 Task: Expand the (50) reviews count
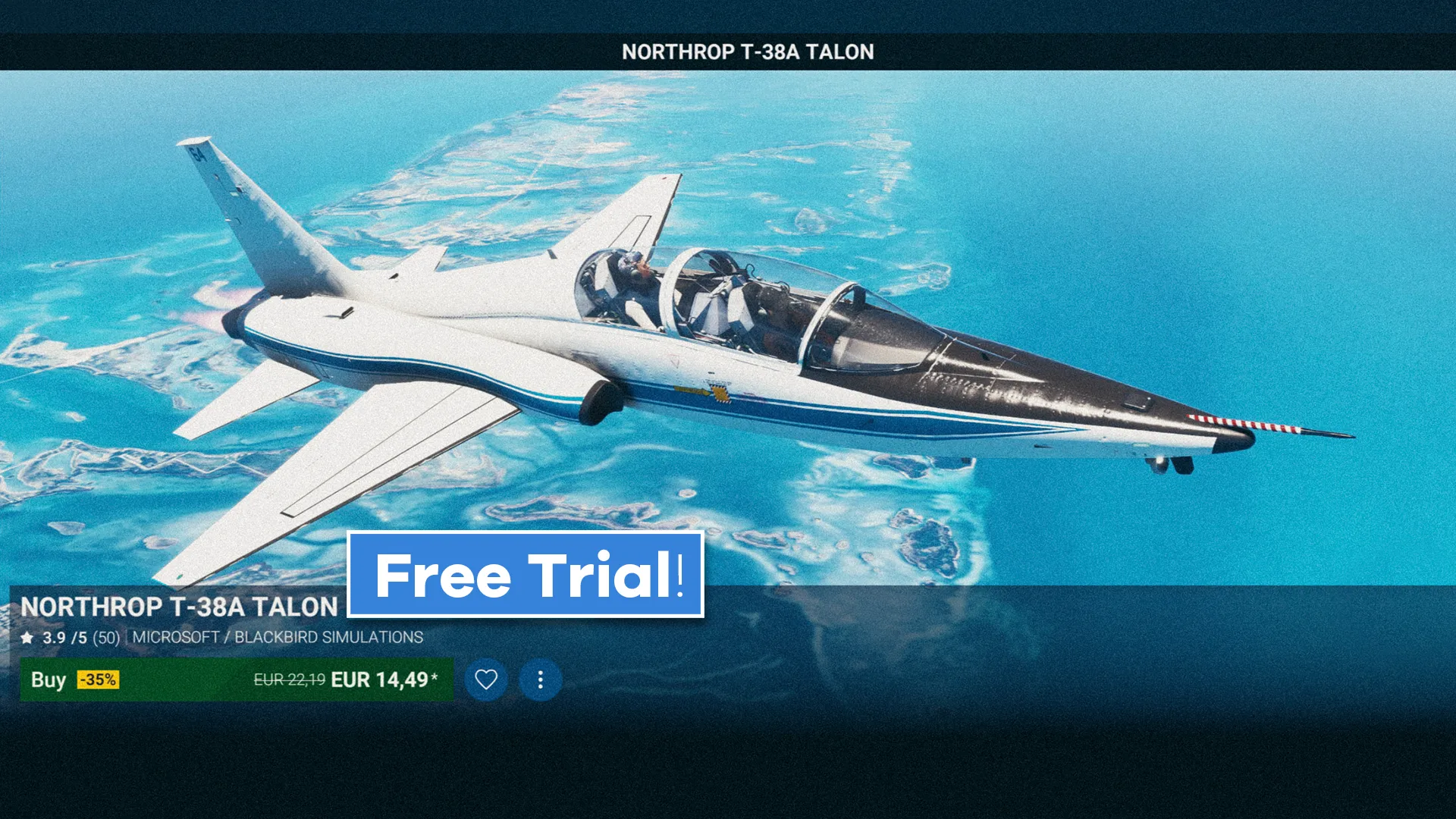(104, 638)
